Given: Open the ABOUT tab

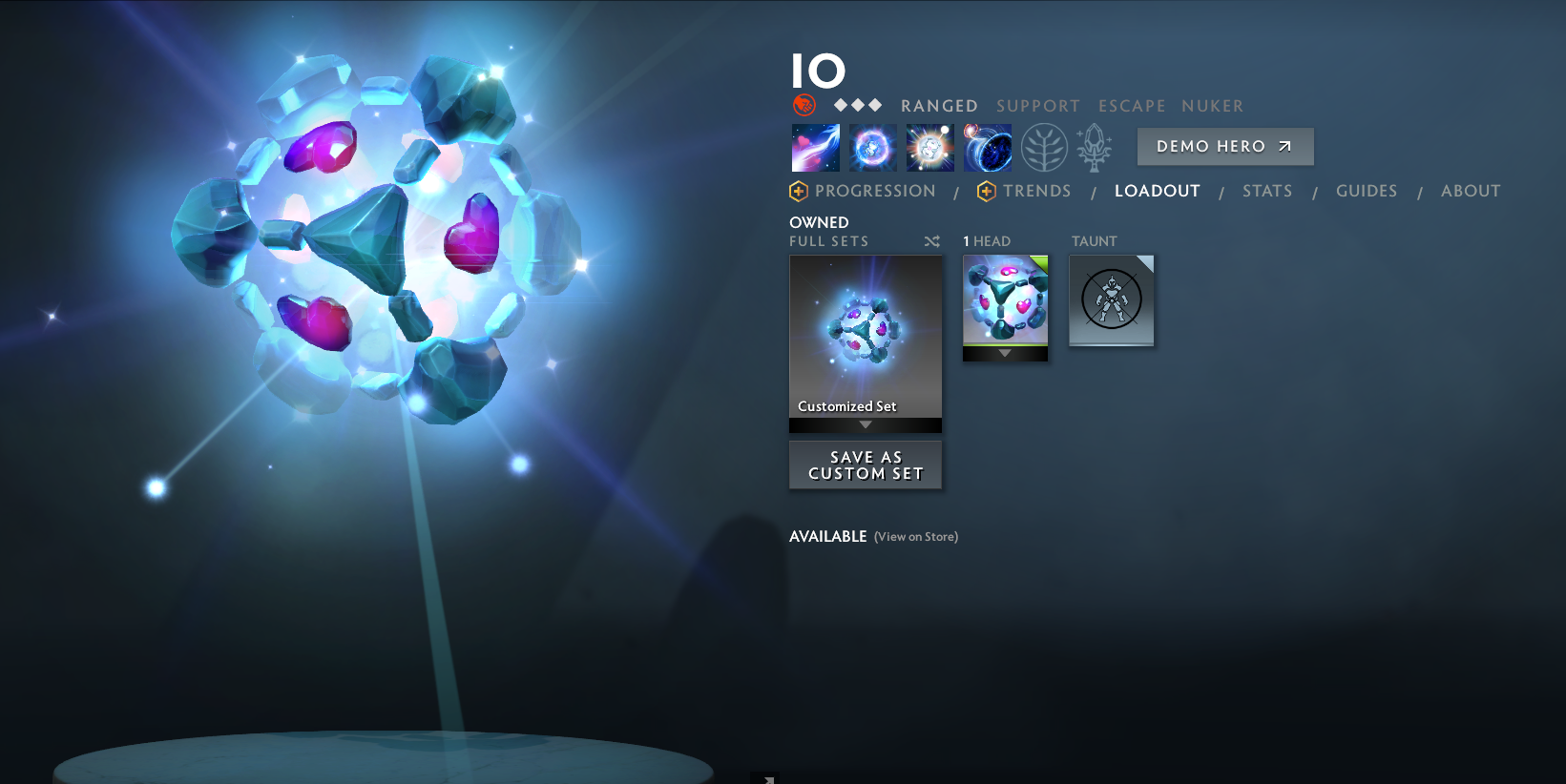Looking at the screenshot, I should tap(1470, 191).
